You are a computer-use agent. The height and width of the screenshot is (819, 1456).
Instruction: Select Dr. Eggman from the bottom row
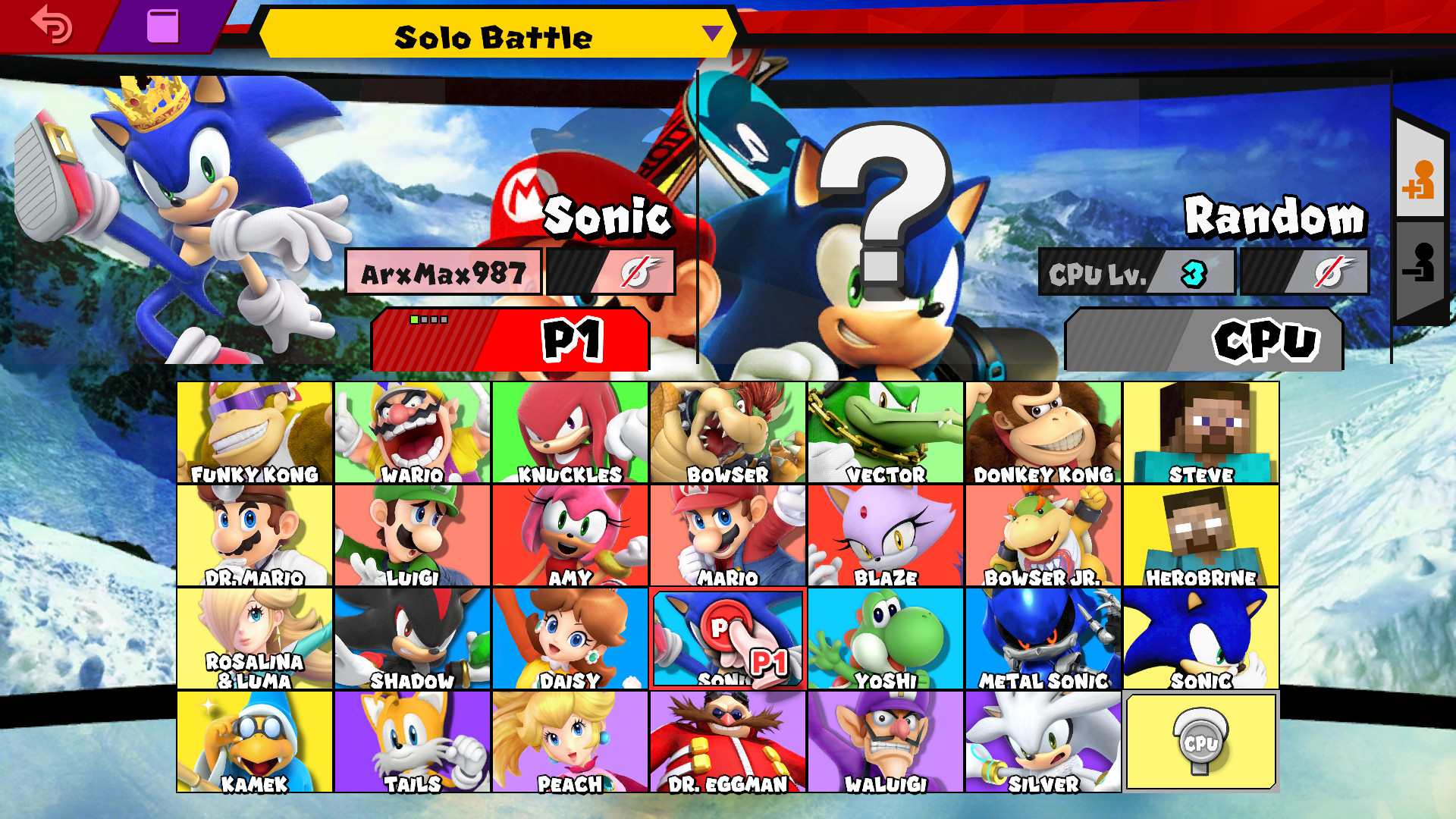[x=728, y=741]
